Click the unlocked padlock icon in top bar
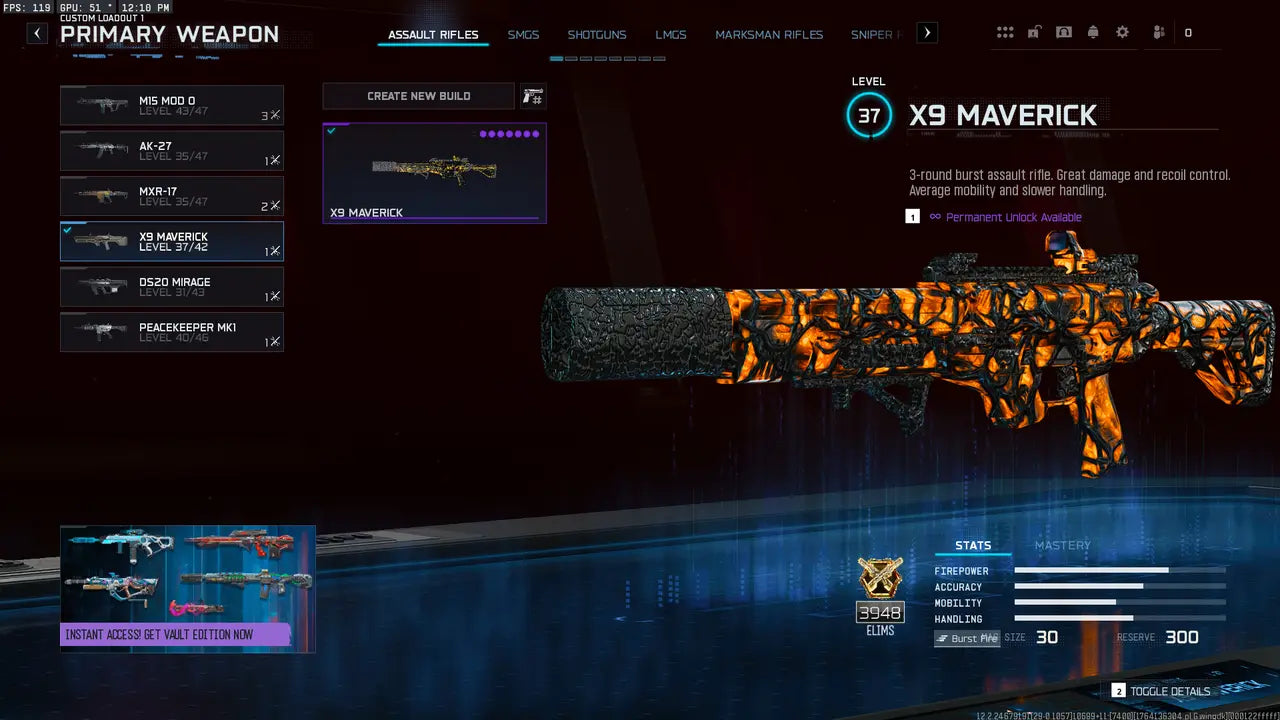Screen dimensions: 1280x720 (1033, 32)
